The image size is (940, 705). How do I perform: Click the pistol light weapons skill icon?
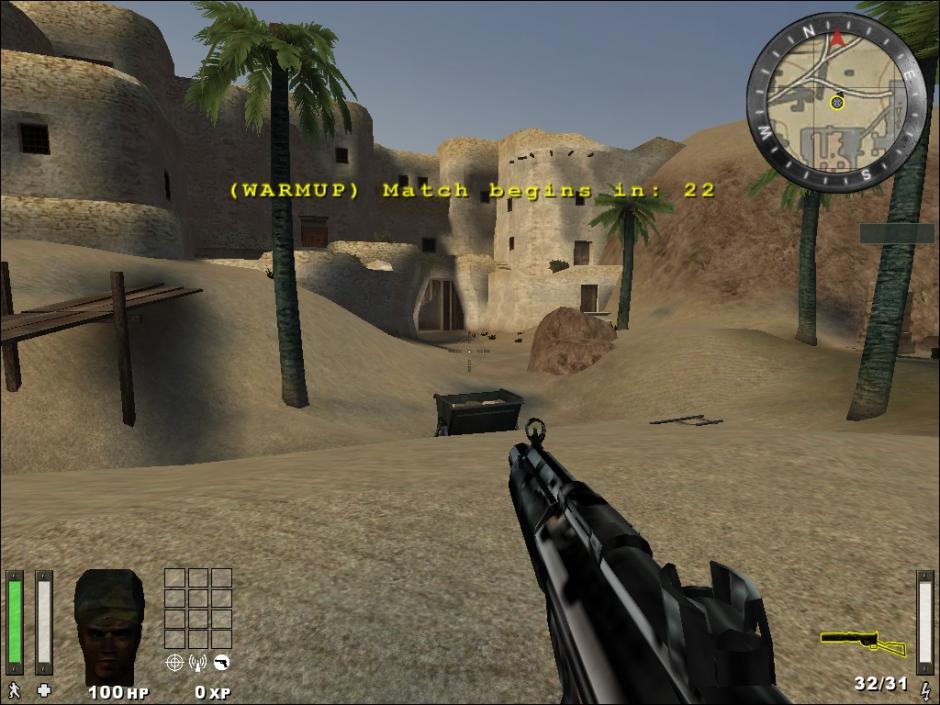click(x=222, y=662)
